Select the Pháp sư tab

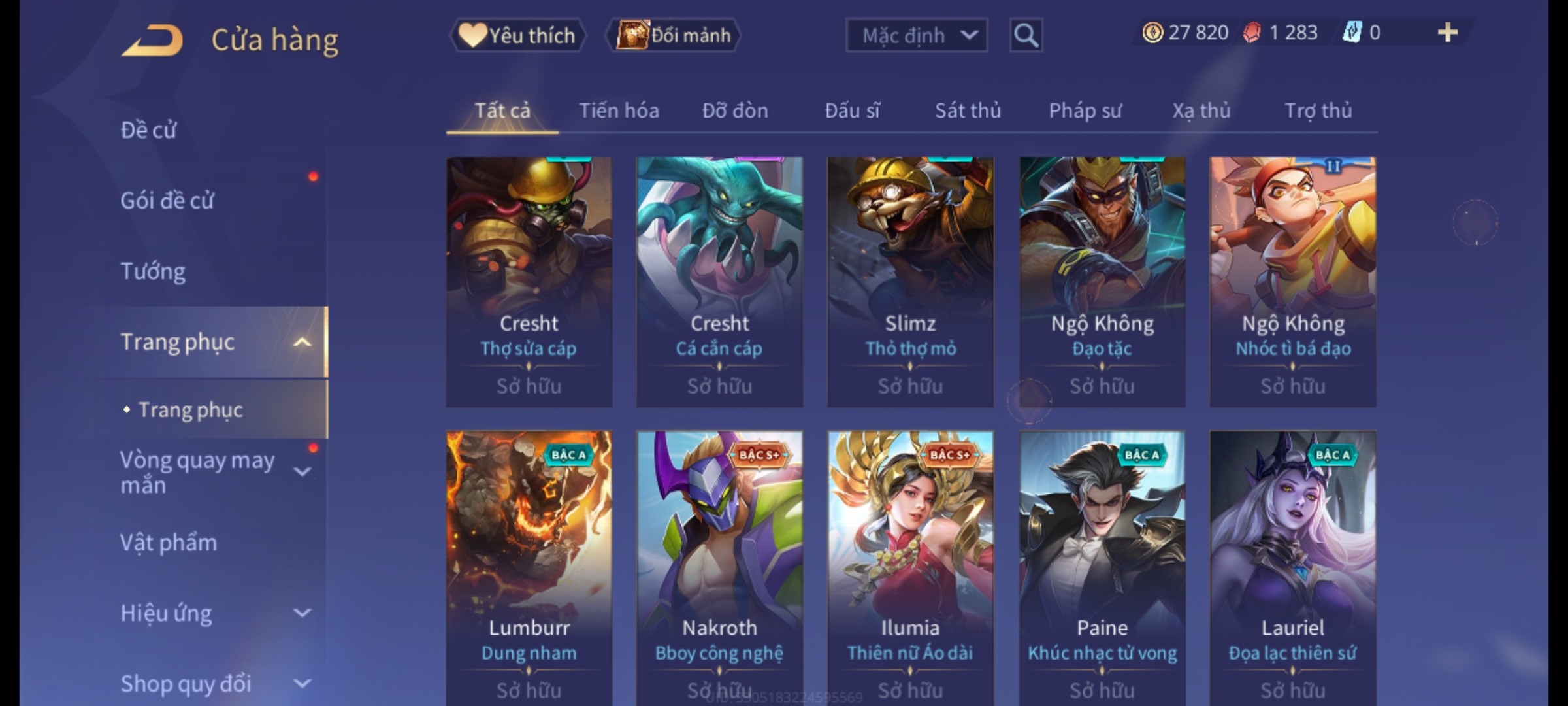coord(1085,110)
